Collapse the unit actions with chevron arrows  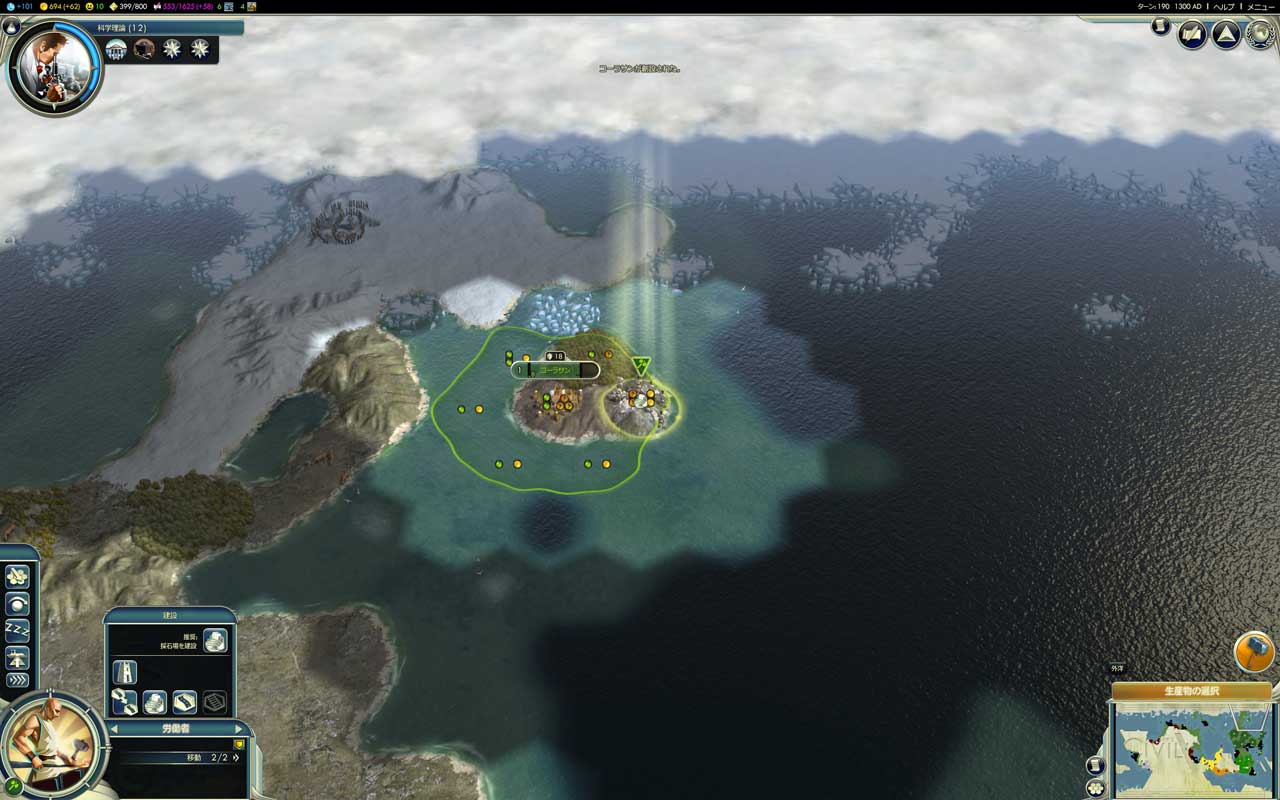point(17,682)
